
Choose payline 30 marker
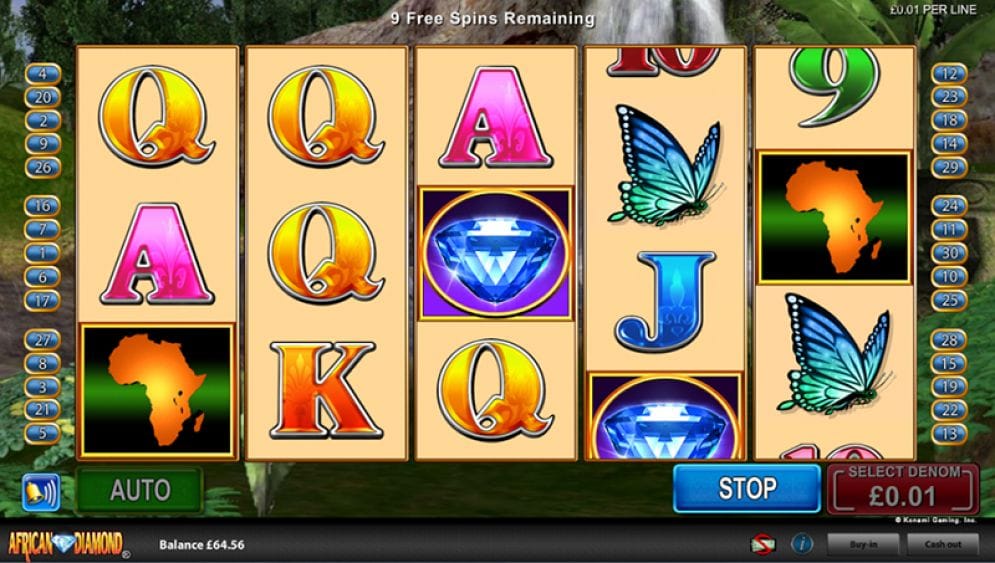point(949,253)
